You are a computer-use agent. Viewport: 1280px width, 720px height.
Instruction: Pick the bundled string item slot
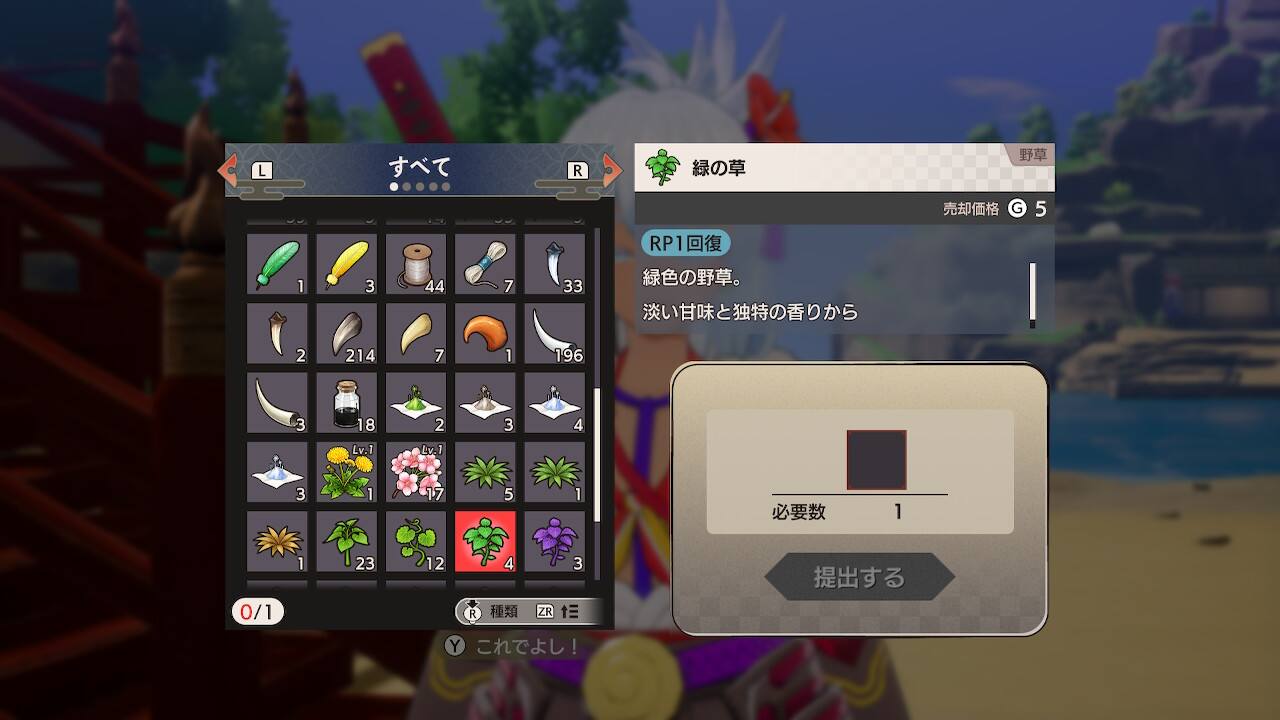[485, 264]
